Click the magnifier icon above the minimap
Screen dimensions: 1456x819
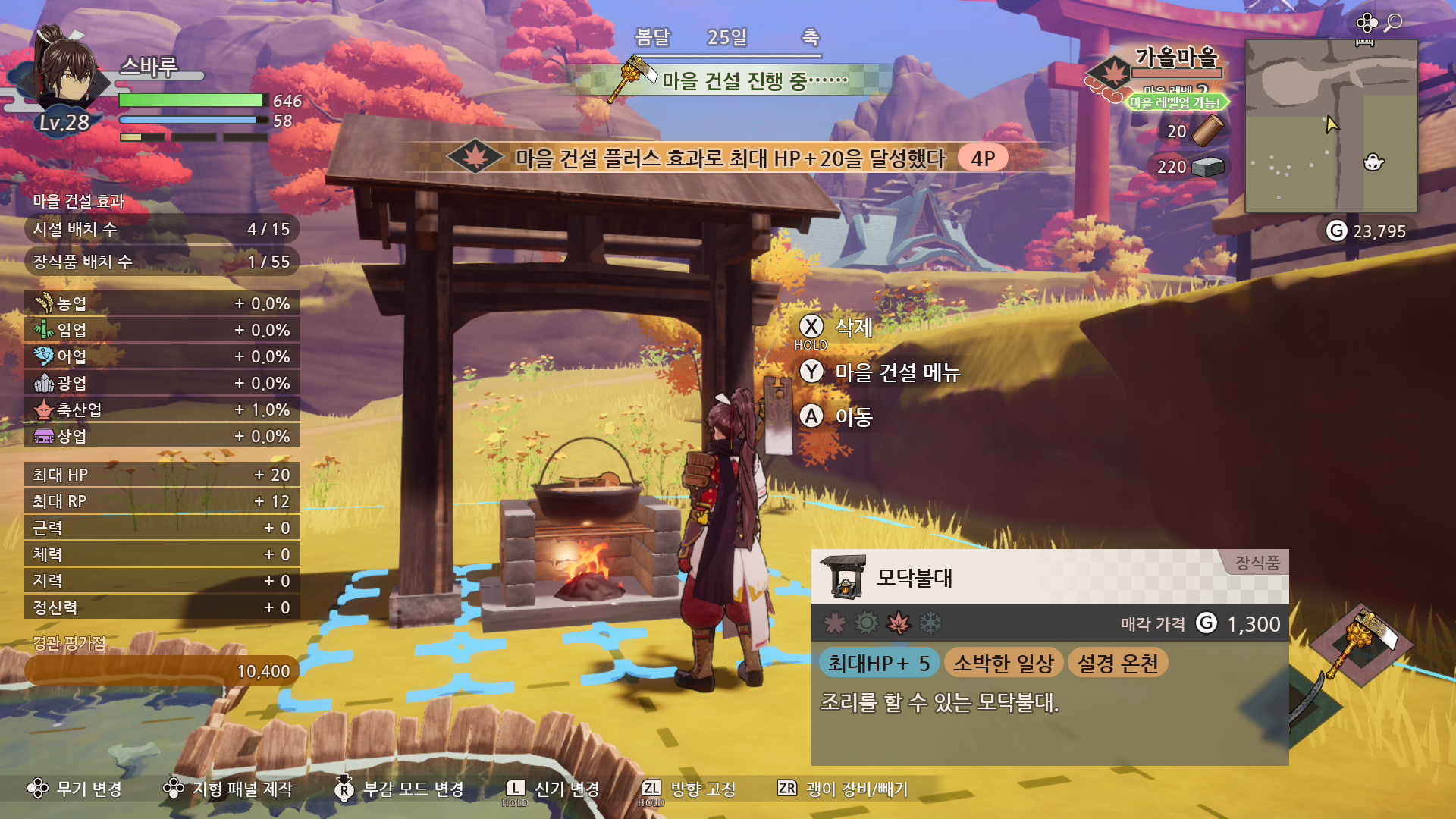pos(1393,23)
